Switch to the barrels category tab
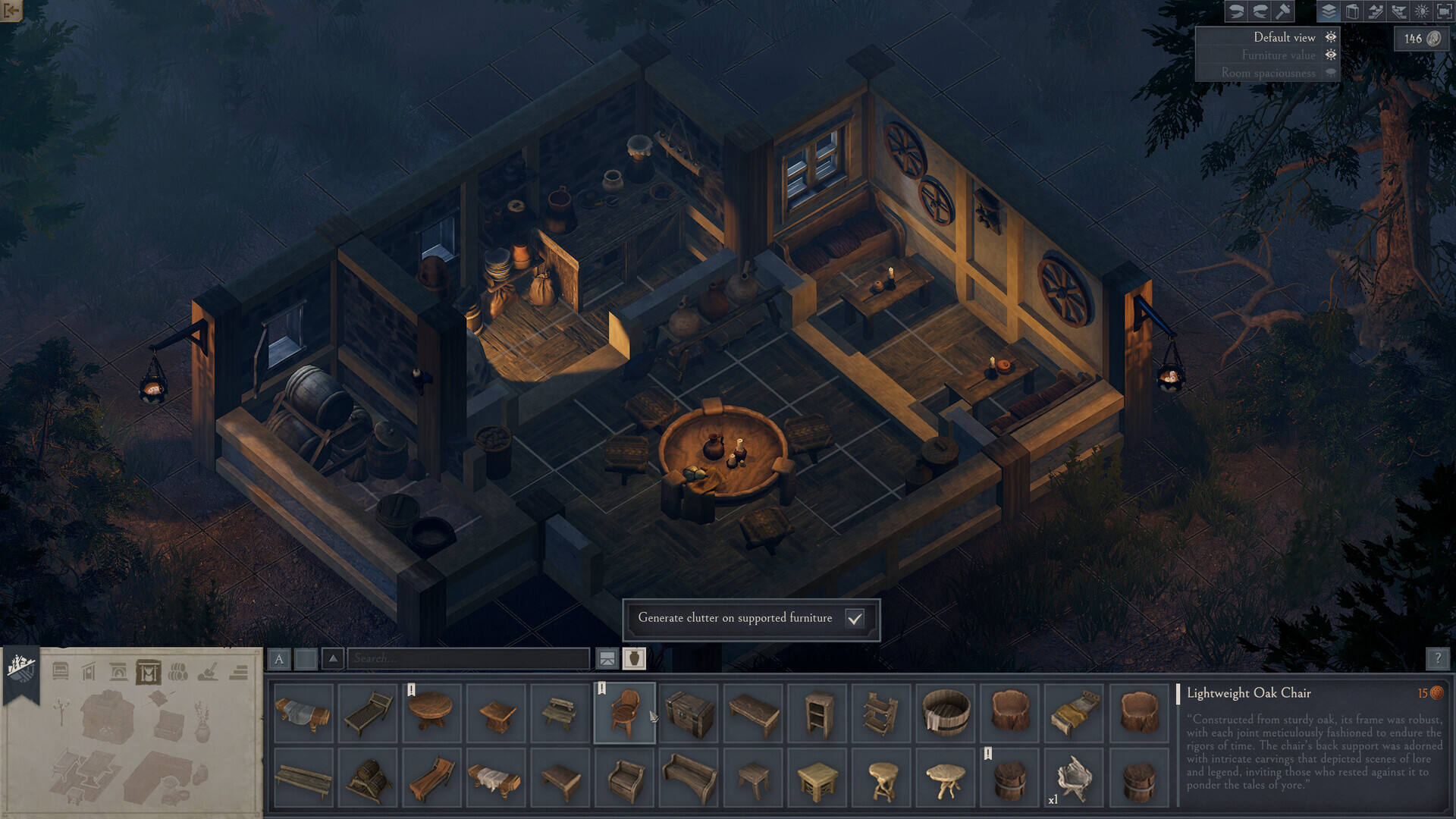Screen dimensions: 1456x819 (178, 672)
